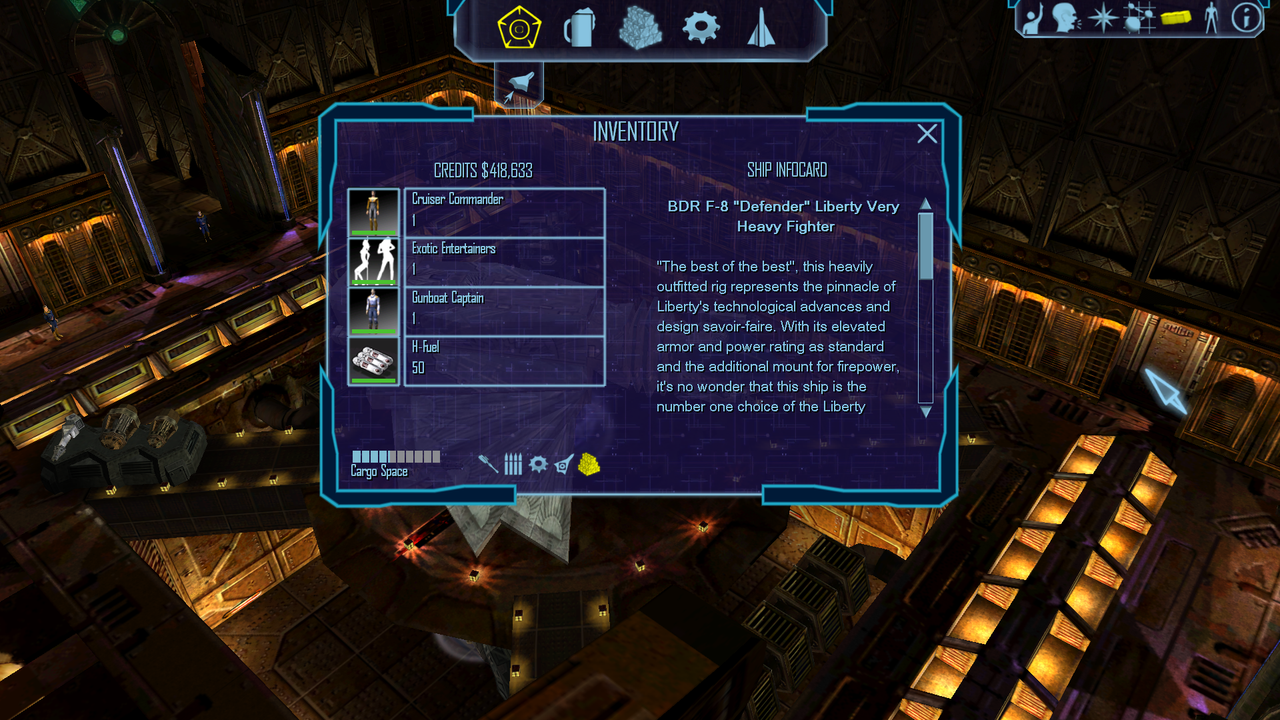Viewport: 1280px width, 720px height.
Task: Open the commodity trader cube-pile icon
Action: click(640, 28)
